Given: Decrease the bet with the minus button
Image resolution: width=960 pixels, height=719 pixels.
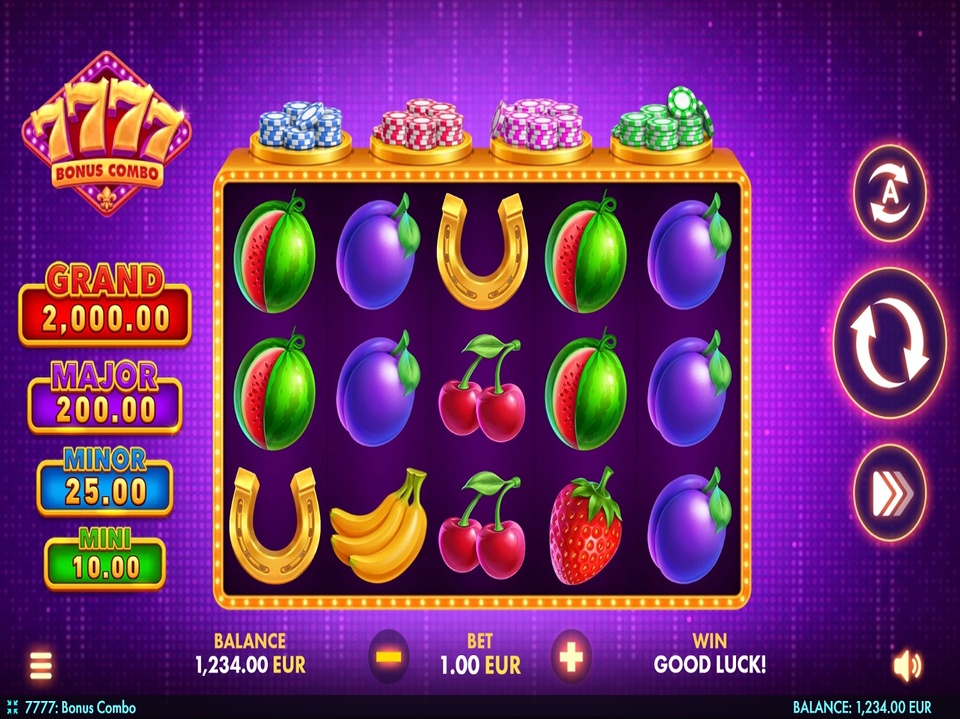Looking at the screenshot, I should (389, 656).
